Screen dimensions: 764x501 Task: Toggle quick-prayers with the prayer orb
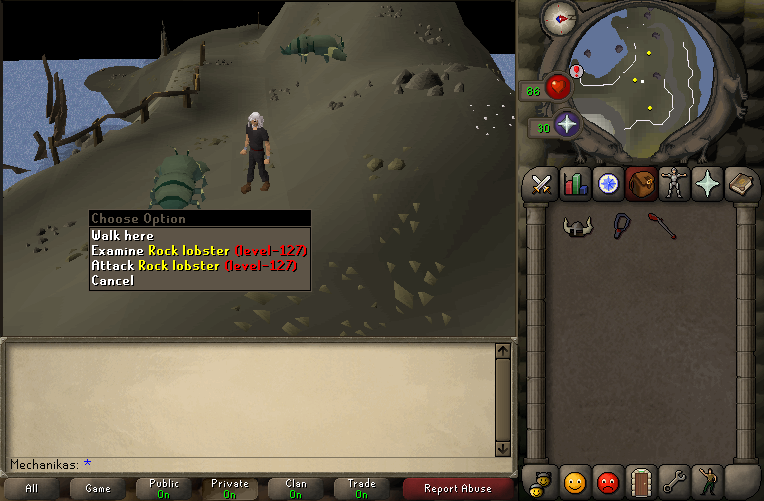pos(567,125)
